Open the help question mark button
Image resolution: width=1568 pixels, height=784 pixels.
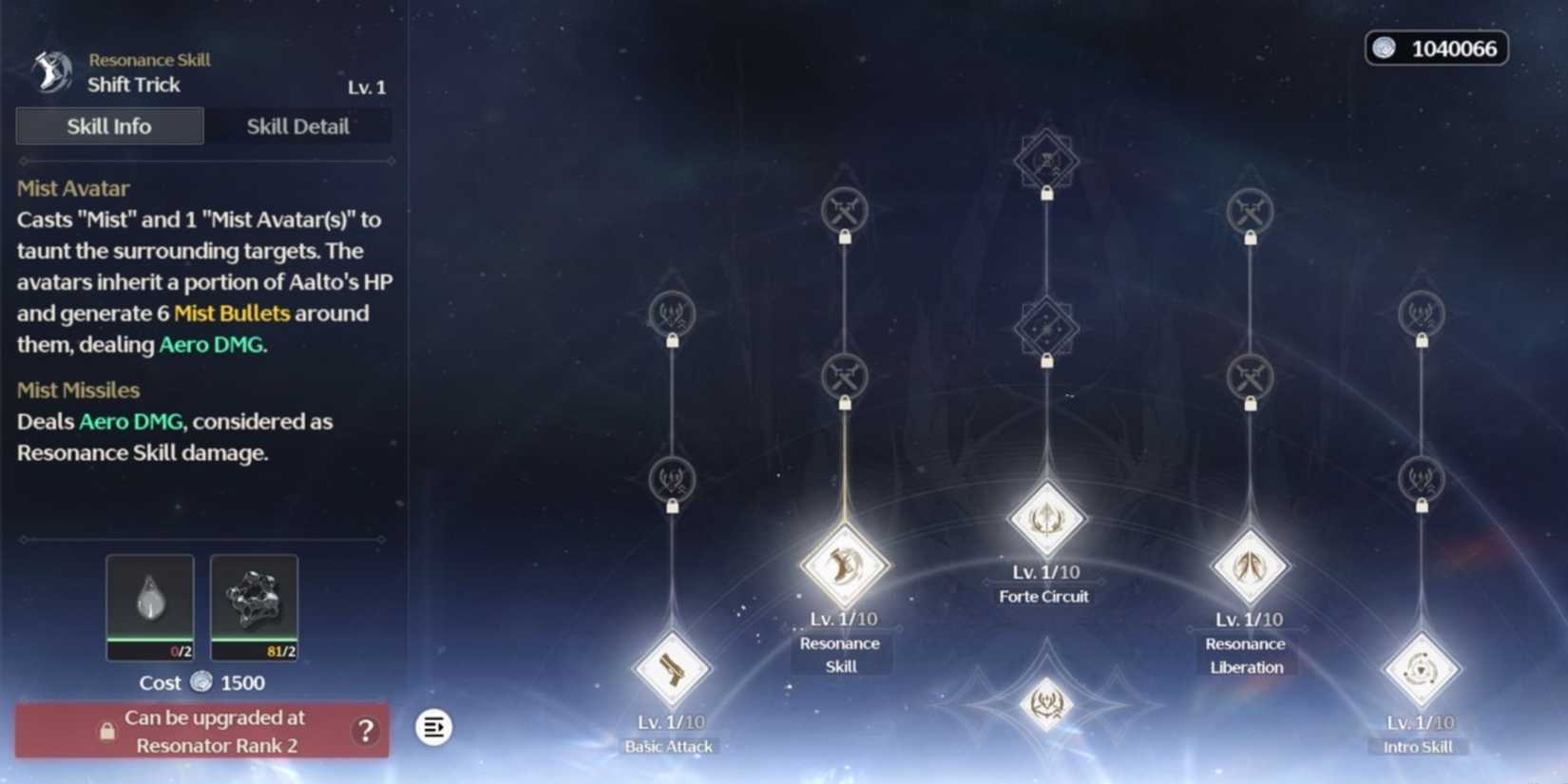[364, 730]
